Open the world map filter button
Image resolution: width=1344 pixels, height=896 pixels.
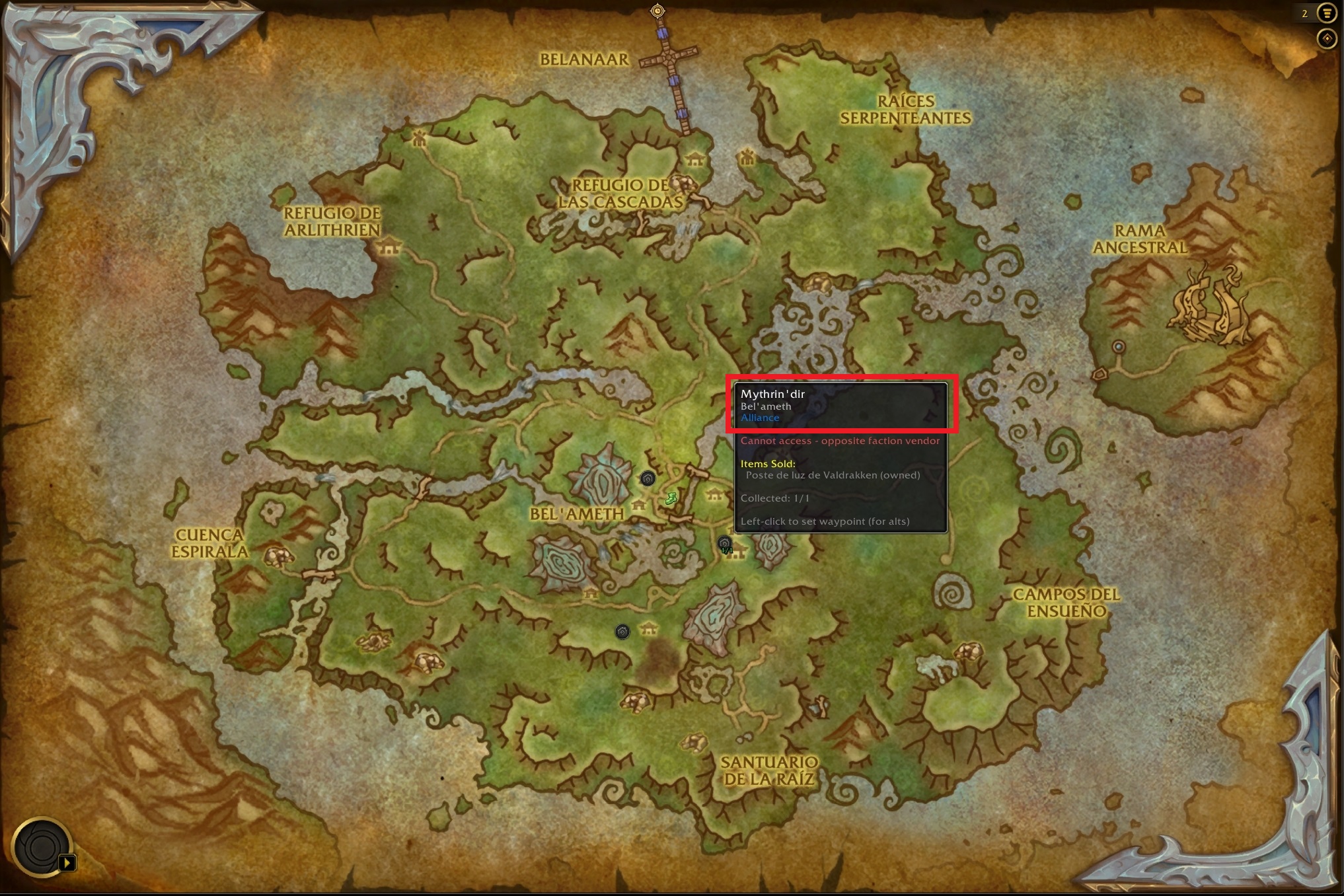[x=1327, y=13]
